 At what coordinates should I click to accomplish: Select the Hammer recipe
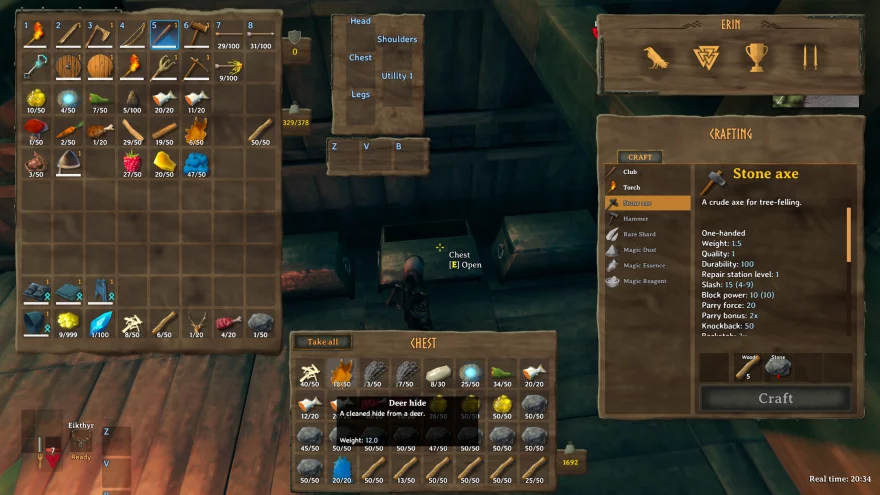pos(636,218)
